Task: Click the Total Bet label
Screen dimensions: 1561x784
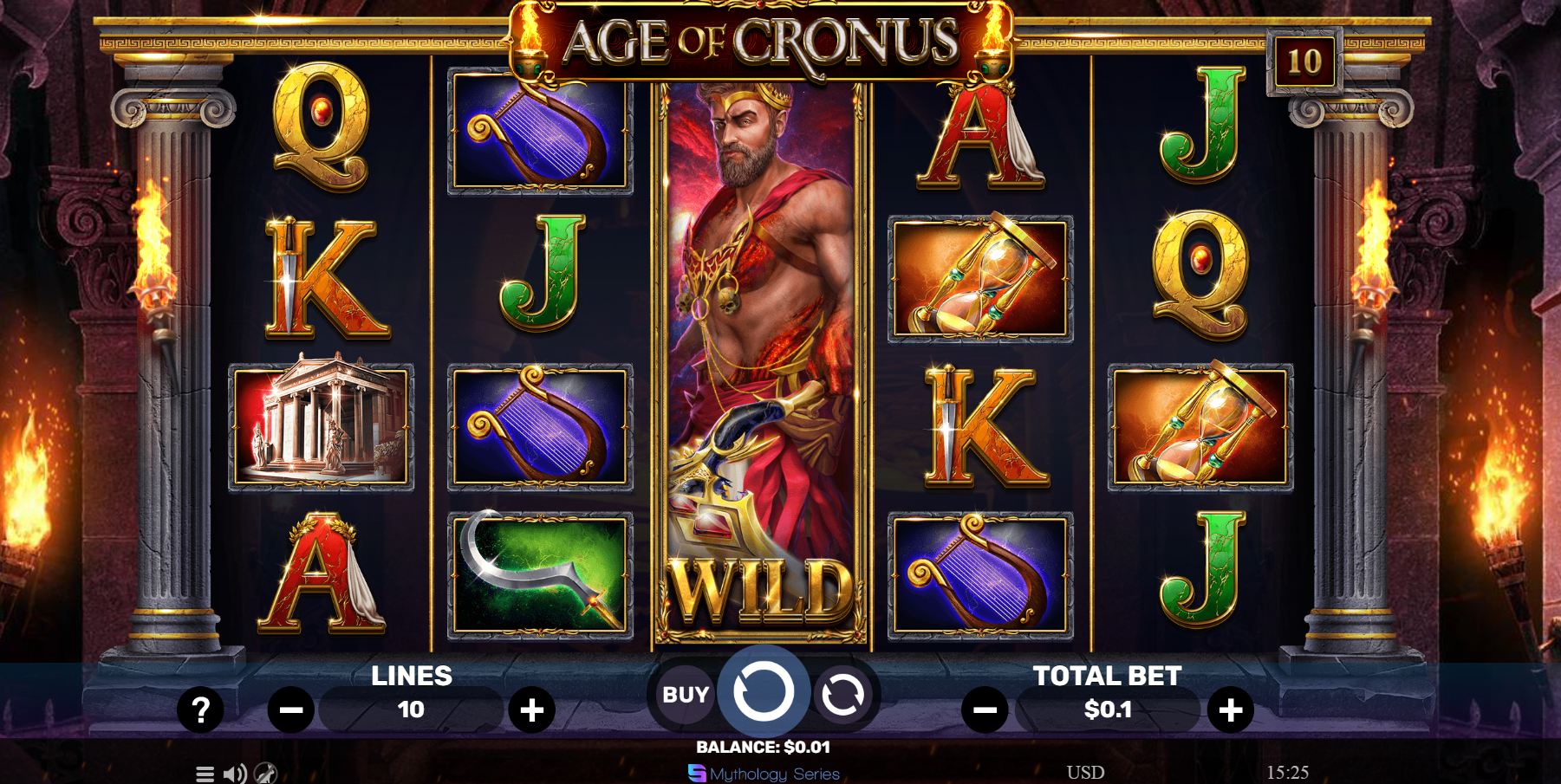Action: tap(1107, 677)
